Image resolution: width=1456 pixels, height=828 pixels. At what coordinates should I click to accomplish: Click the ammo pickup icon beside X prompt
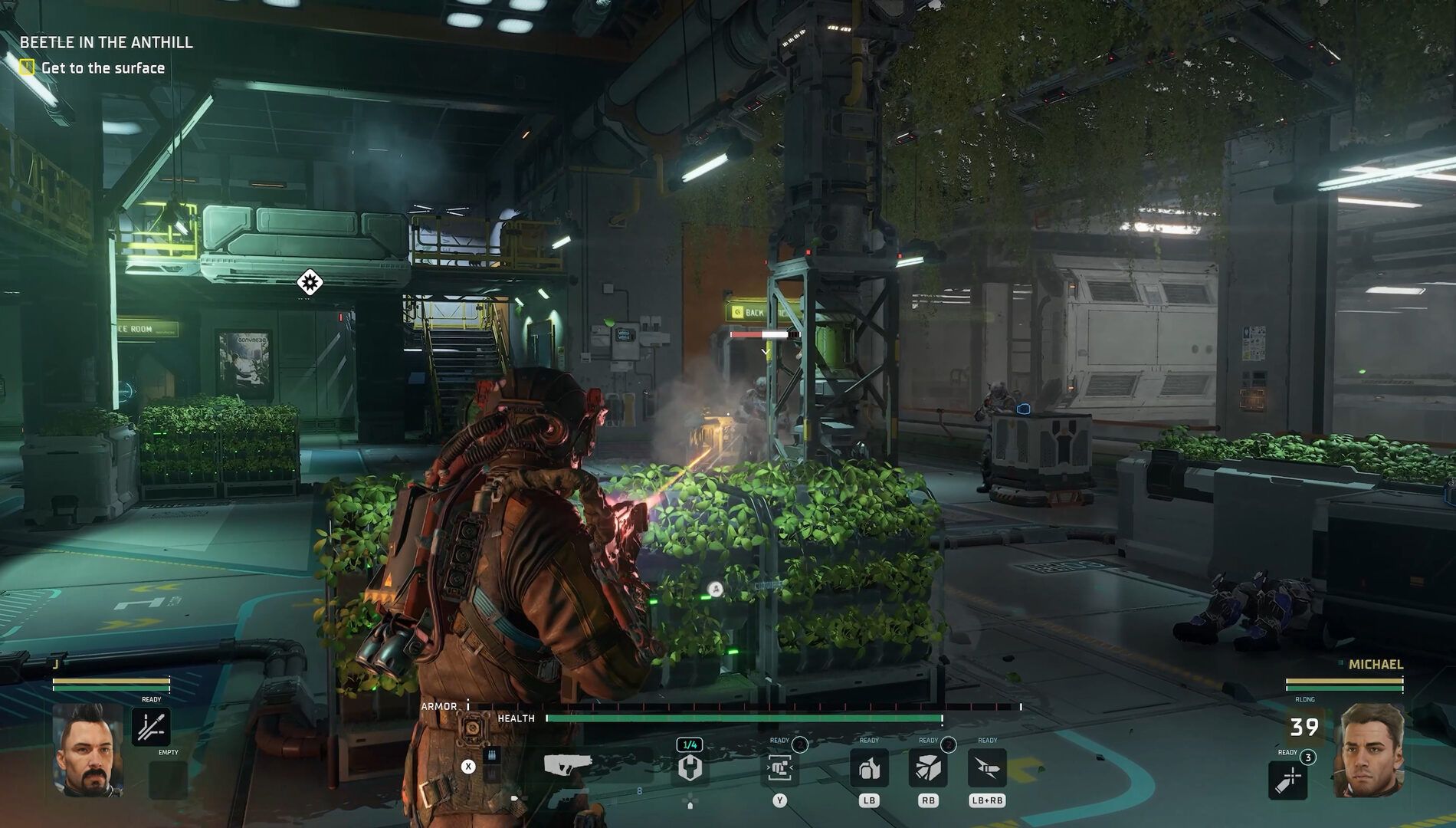tap(492, 754)
